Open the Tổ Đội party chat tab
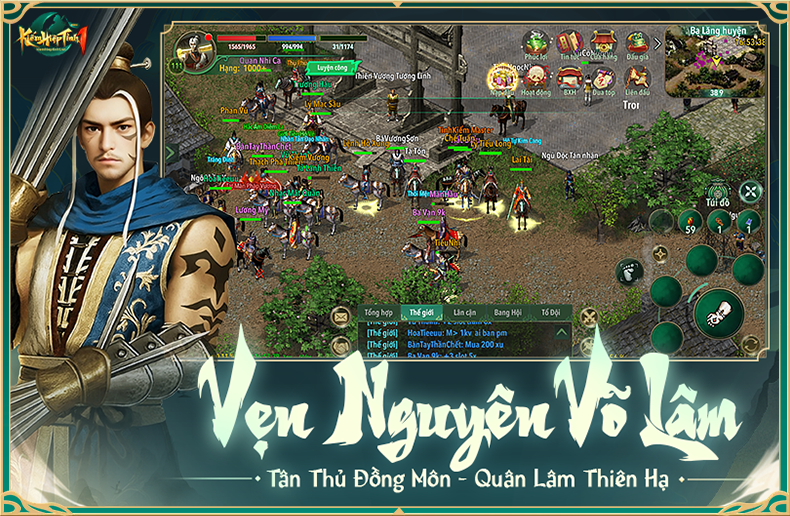 click(551, 313)
